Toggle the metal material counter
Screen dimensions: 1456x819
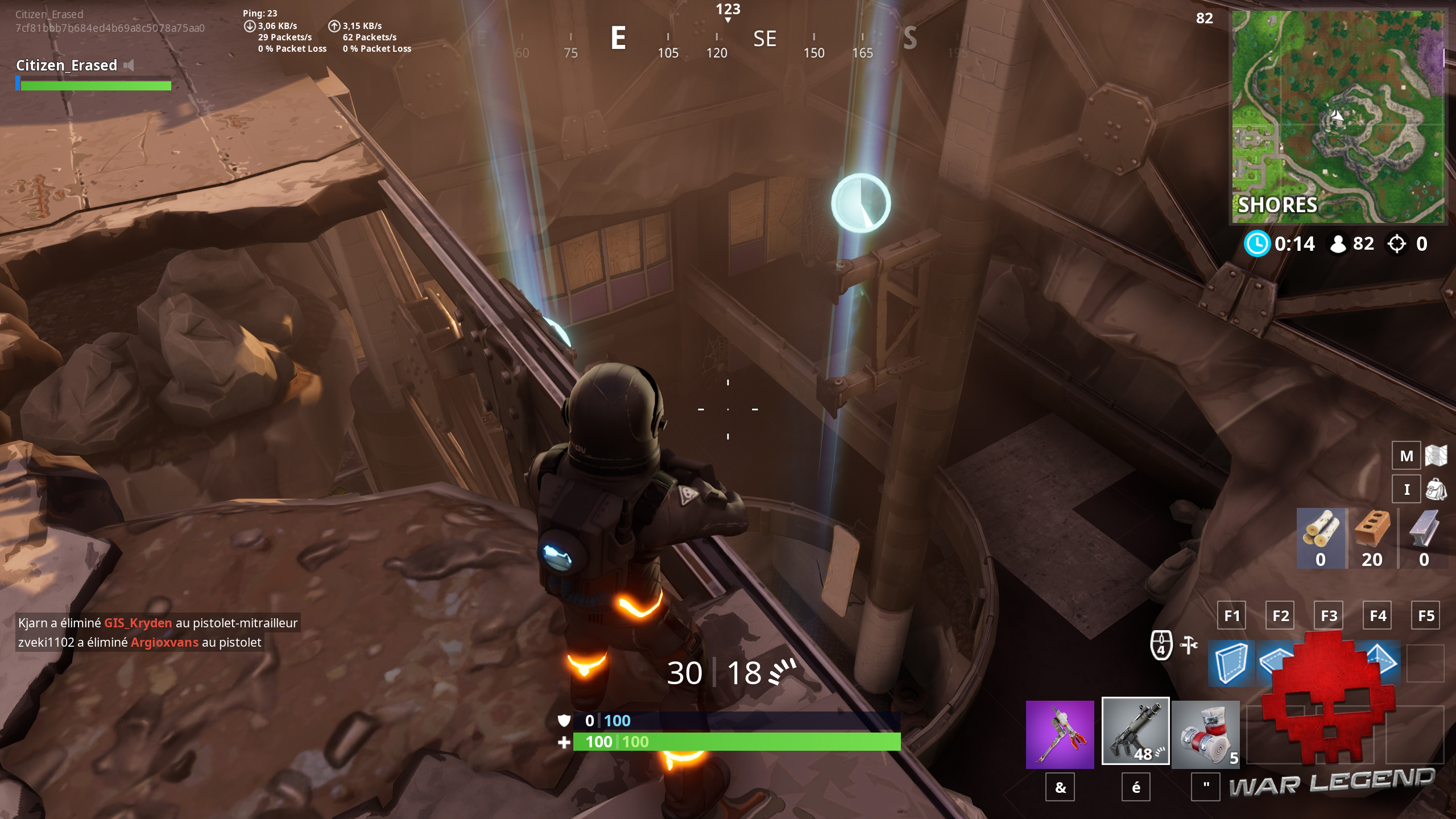[1422, 537]
